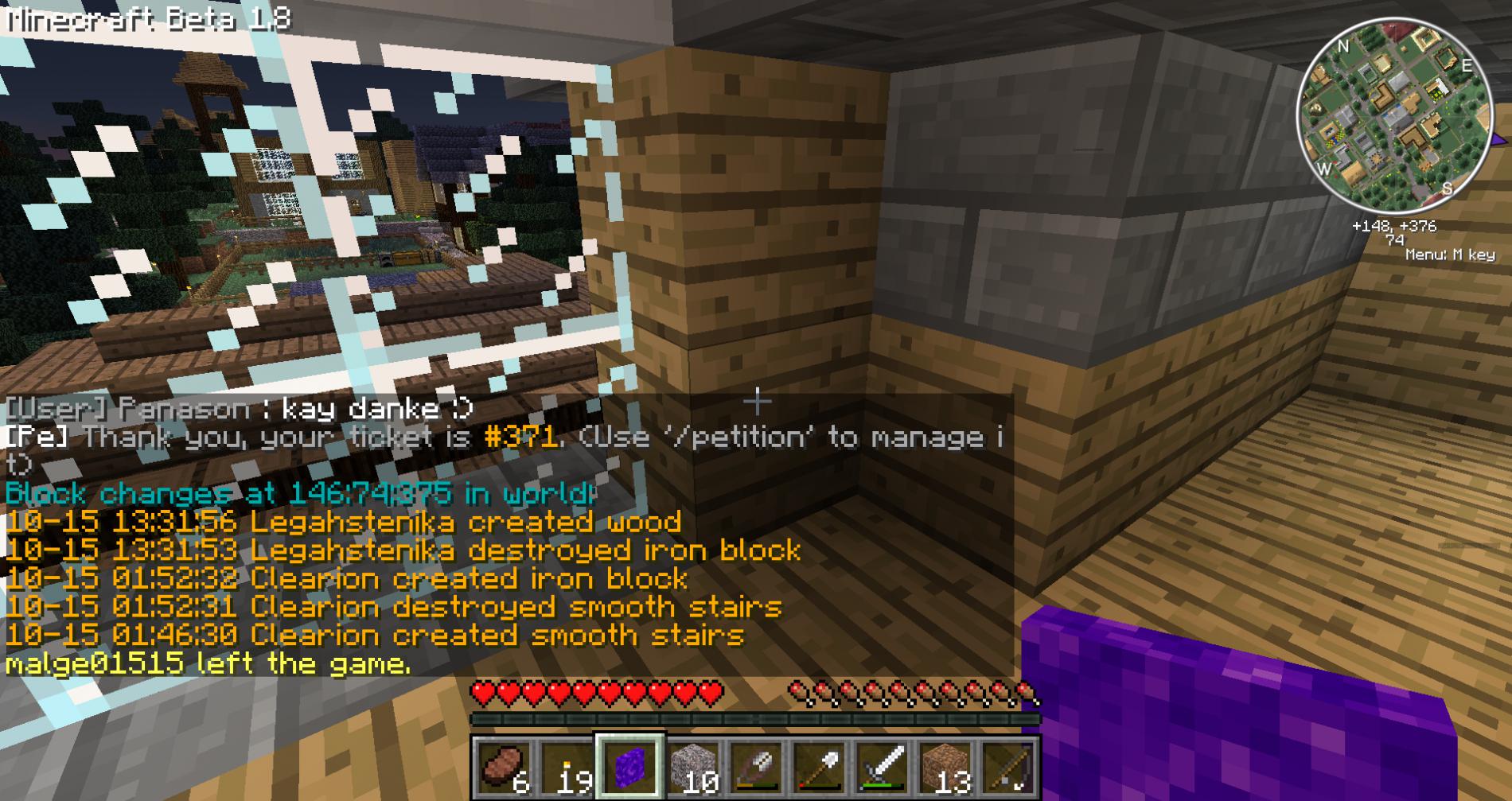
Task: Select the meat stack in the hotbar
Action: click(x=503, y=768)
